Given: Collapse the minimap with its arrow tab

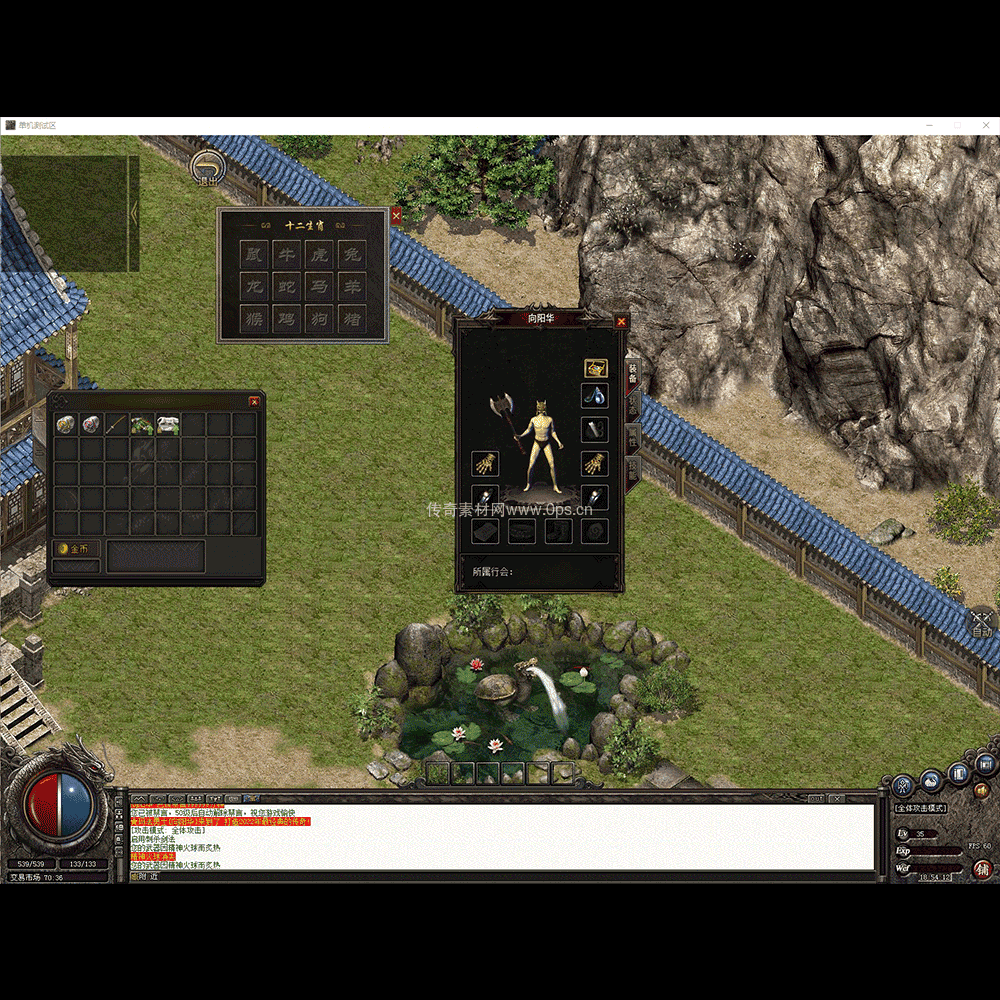Looking at the screenshot, I should coord(134,213).
